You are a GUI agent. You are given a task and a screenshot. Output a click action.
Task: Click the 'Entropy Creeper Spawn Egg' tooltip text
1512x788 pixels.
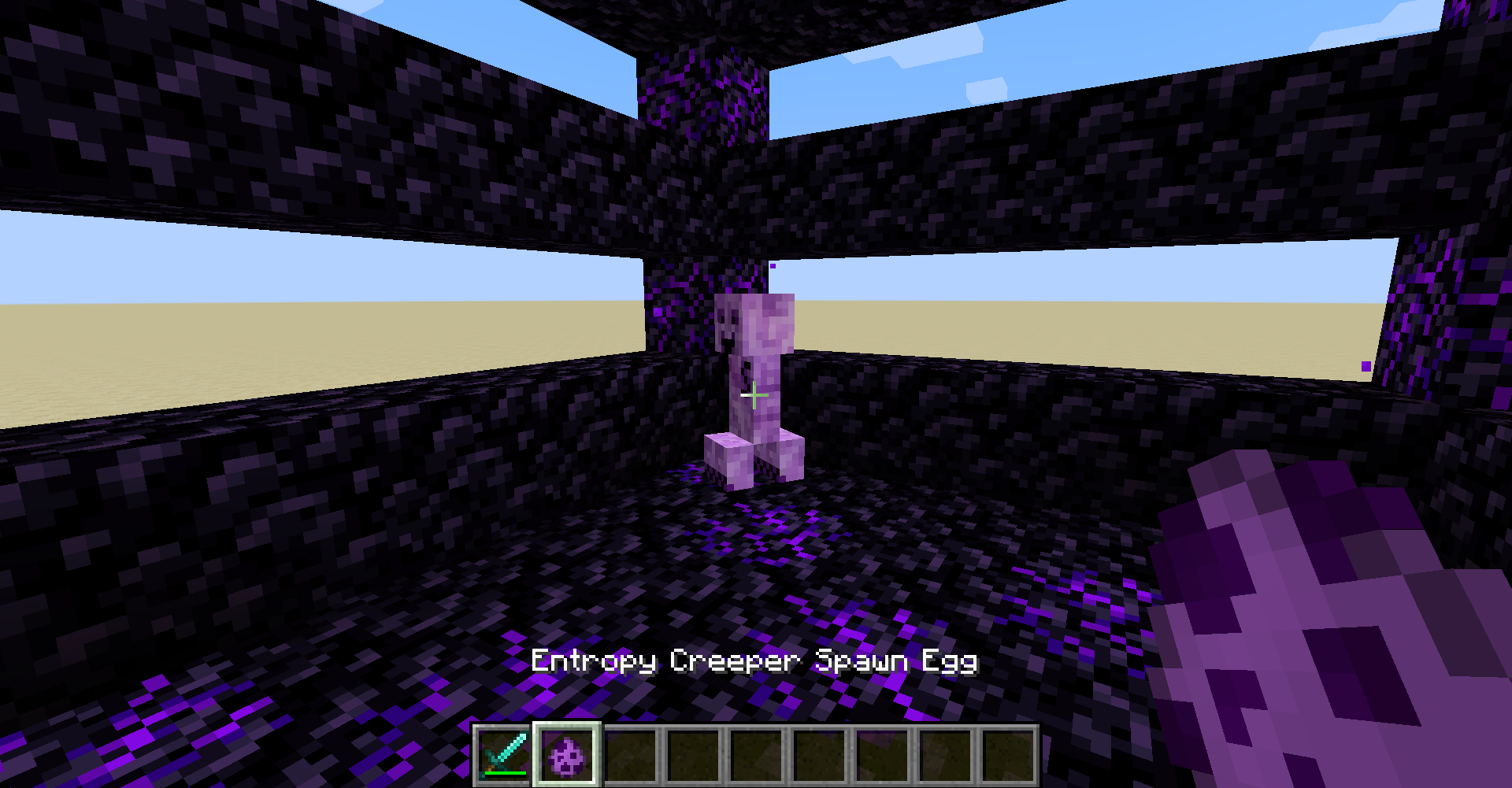[752, 664]
